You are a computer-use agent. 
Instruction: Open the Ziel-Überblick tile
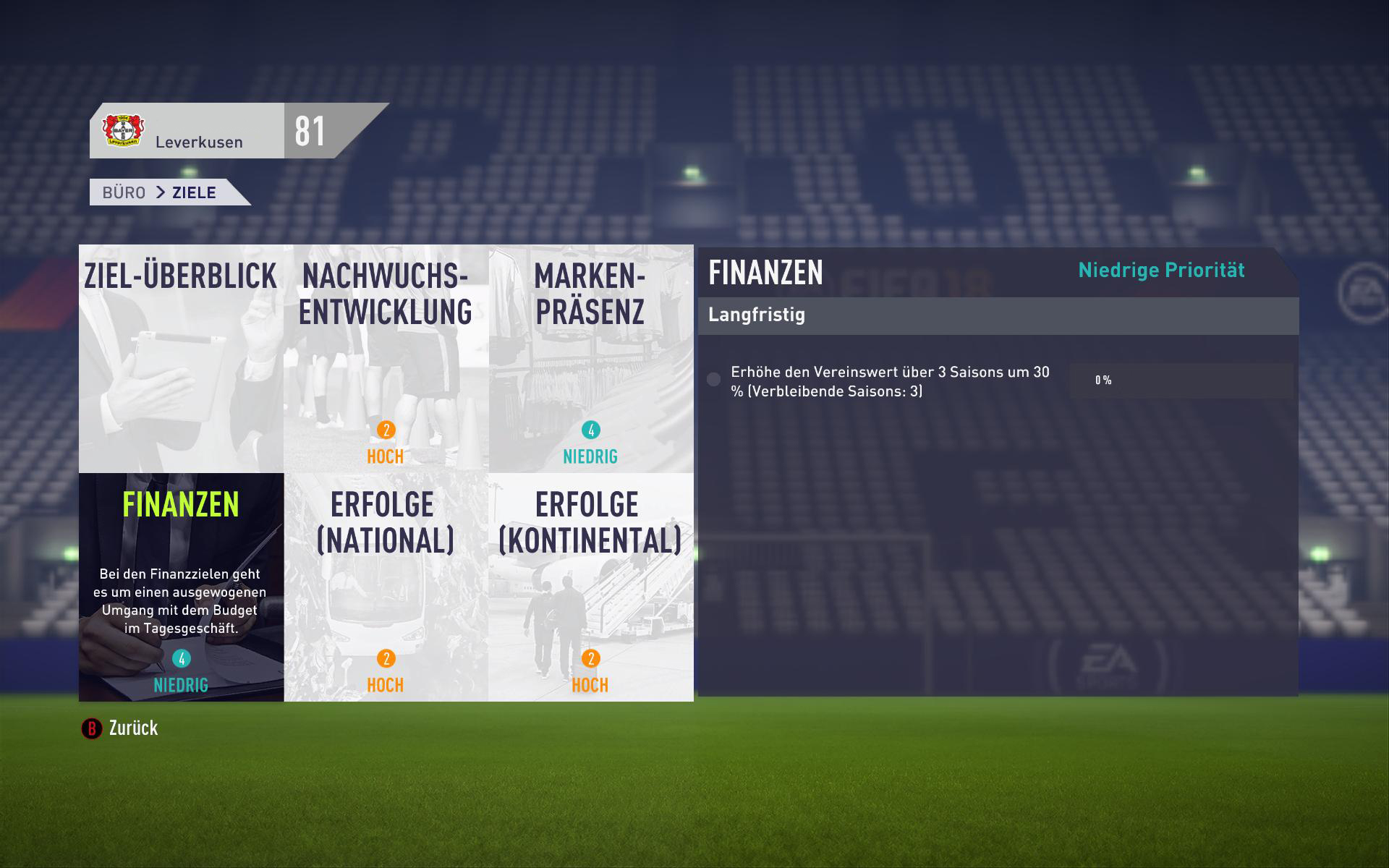[x=181, y=359]
